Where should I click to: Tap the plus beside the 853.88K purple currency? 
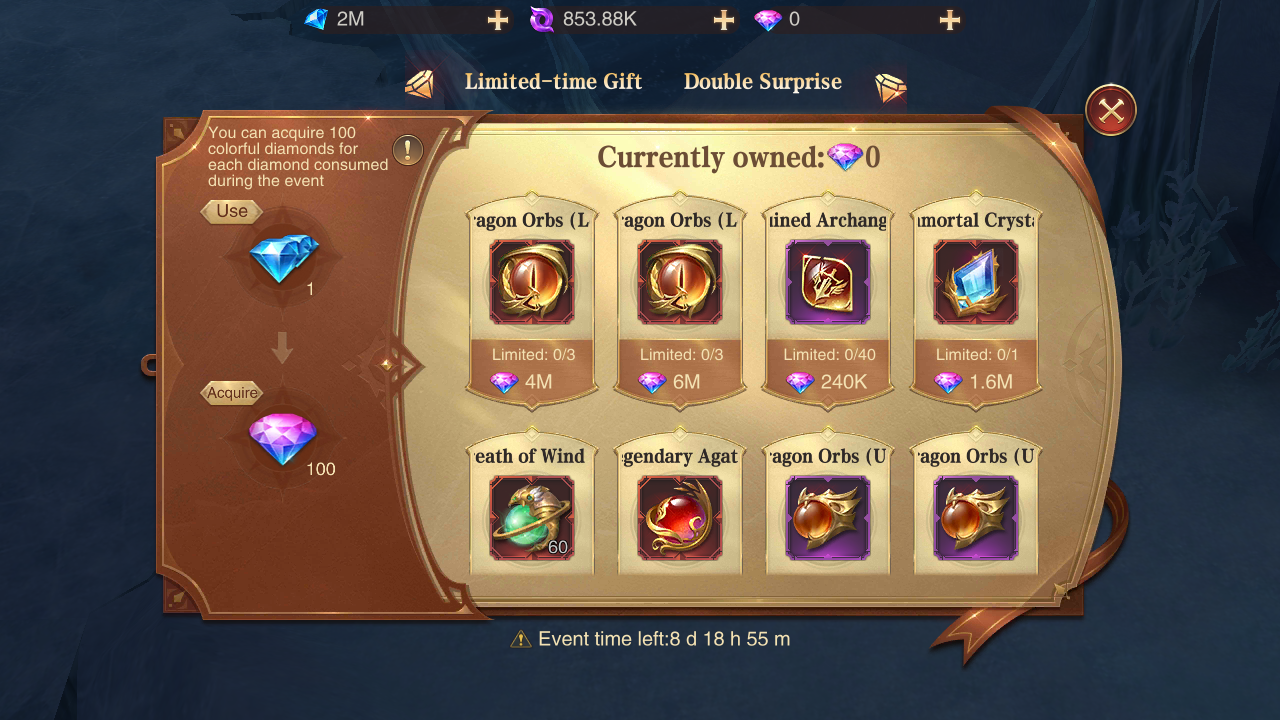[723, 20]
